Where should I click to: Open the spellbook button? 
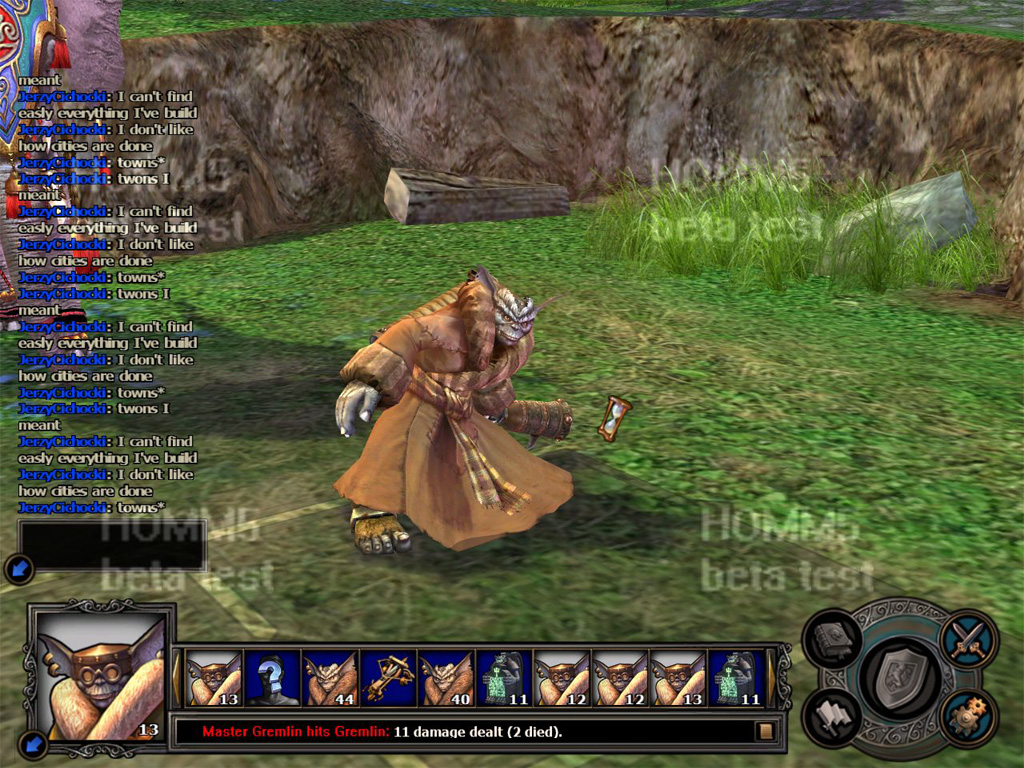[x=833, y=638]
